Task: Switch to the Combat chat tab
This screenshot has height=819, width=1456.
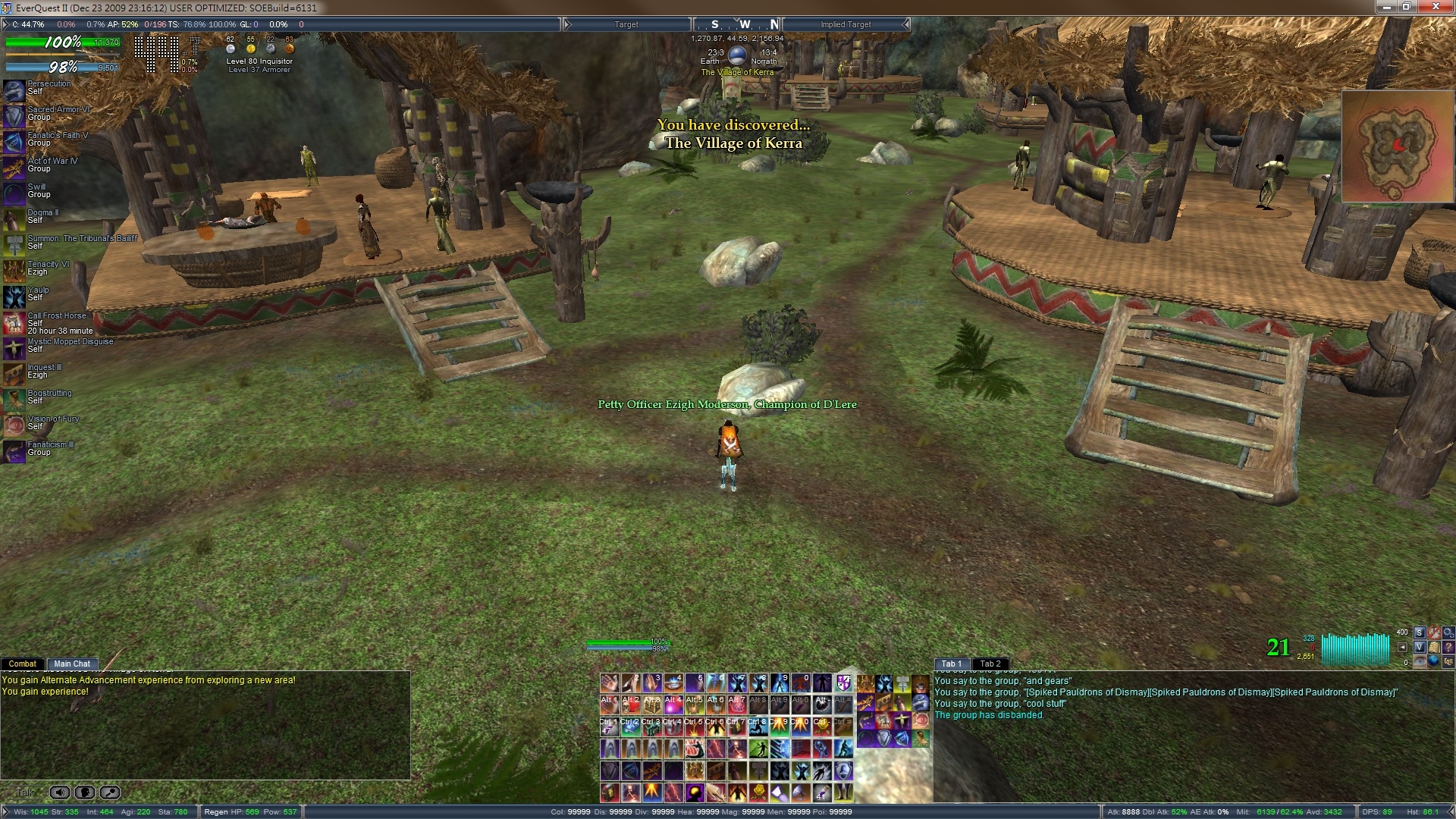Action: tap(23, 664)
